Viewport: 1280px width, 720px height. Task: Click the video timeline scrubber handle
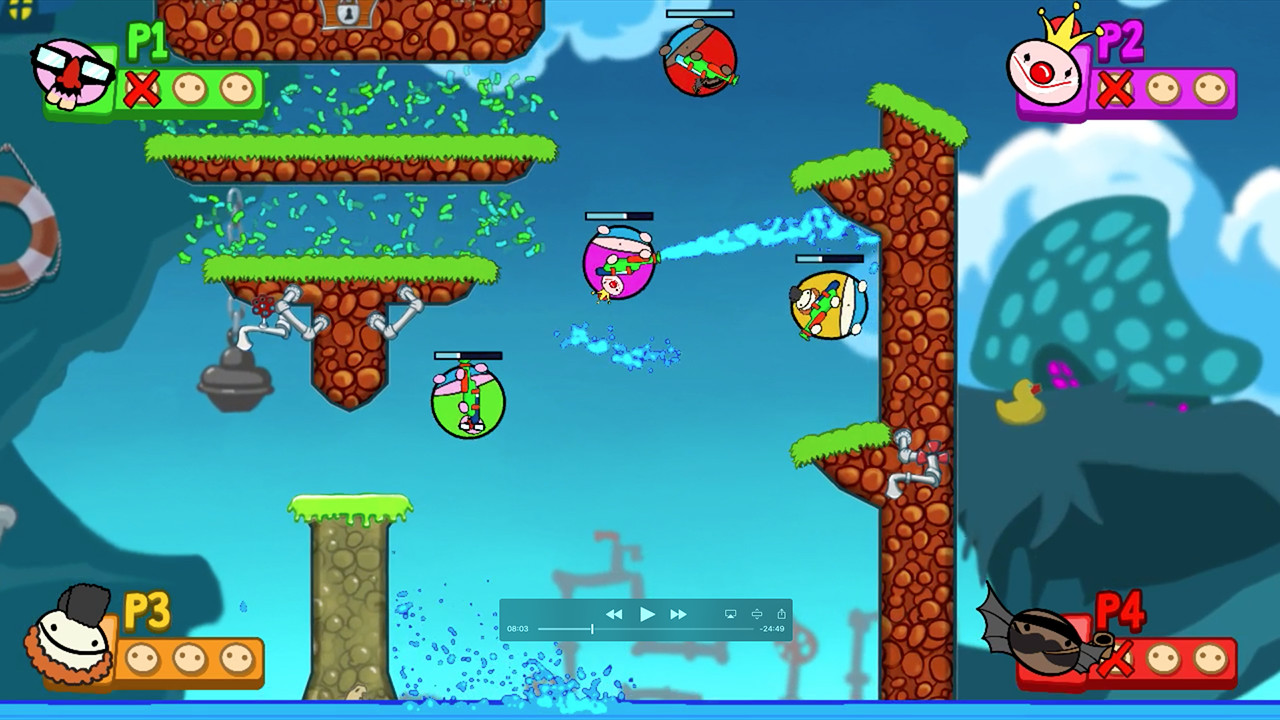click(592, 628)
